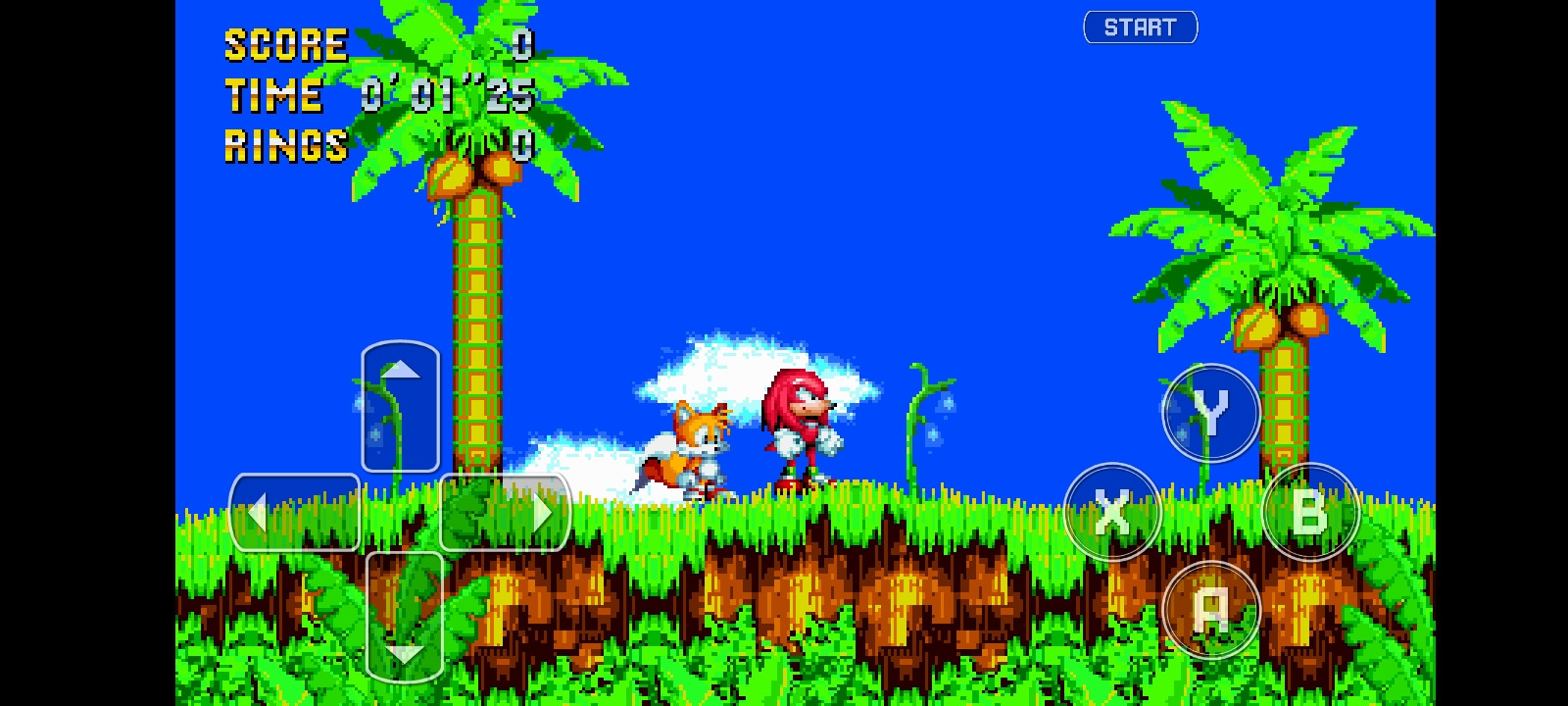1568x706 pixels.
Task: Tap the rings count showing zero
Action: click(522, 146)
